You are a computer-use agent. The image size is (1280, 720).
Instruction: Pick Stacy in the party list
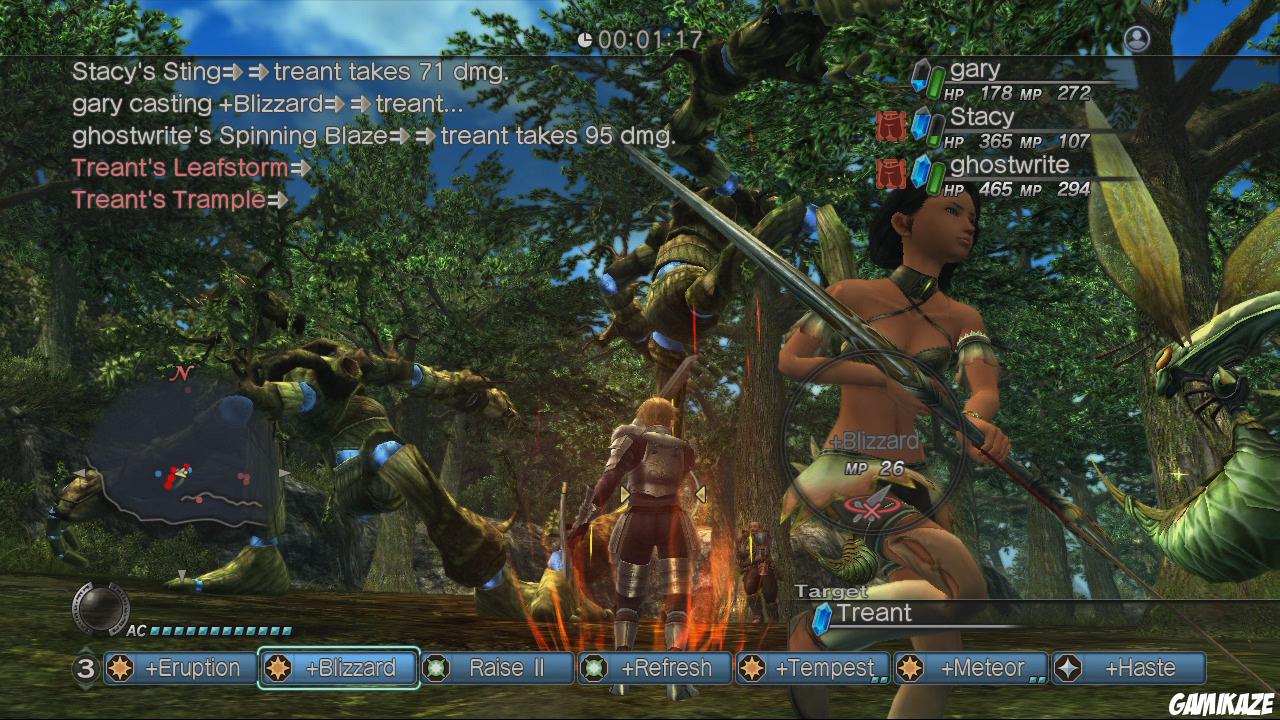tap(1000, 128)
